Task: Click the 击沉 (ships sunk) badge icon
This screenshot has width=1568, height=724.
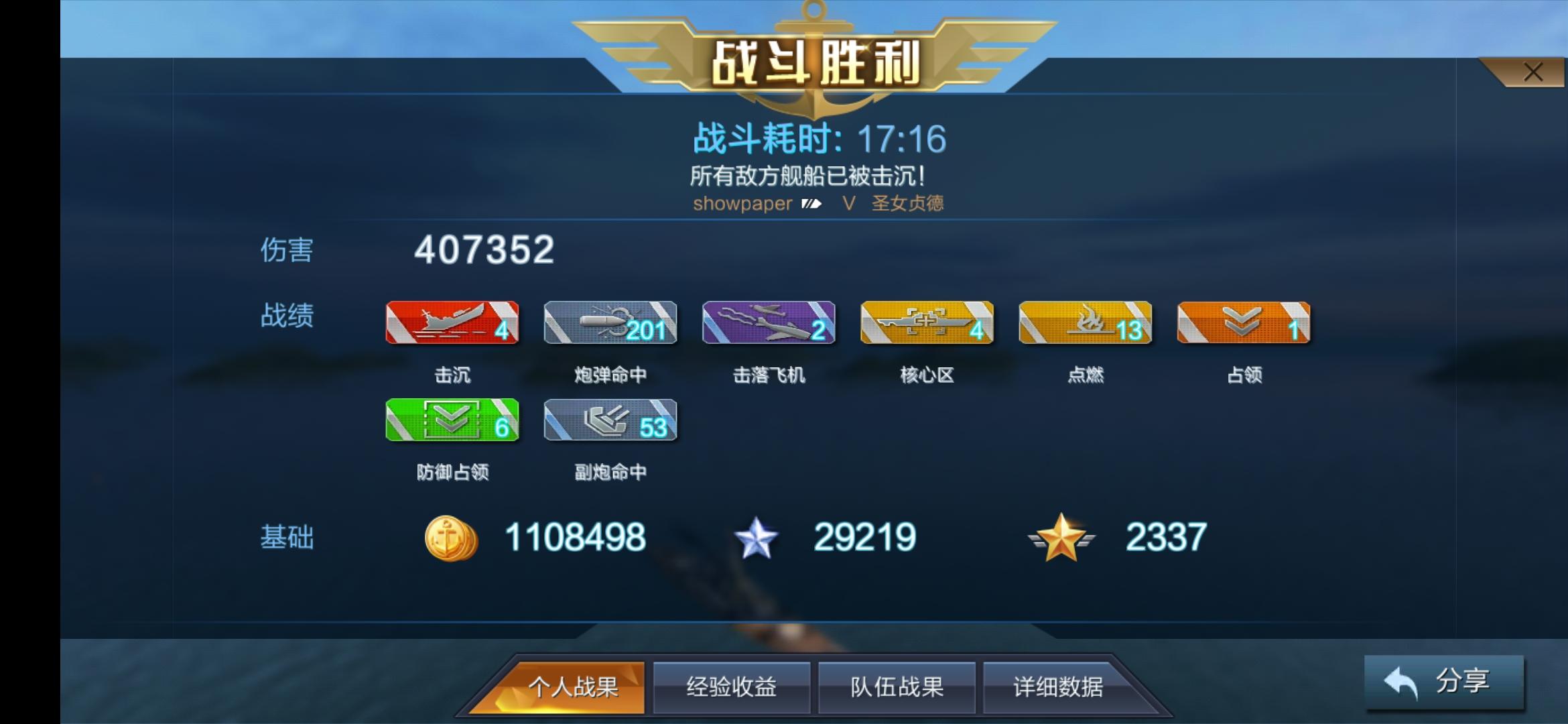Action: tap(452, 324)
